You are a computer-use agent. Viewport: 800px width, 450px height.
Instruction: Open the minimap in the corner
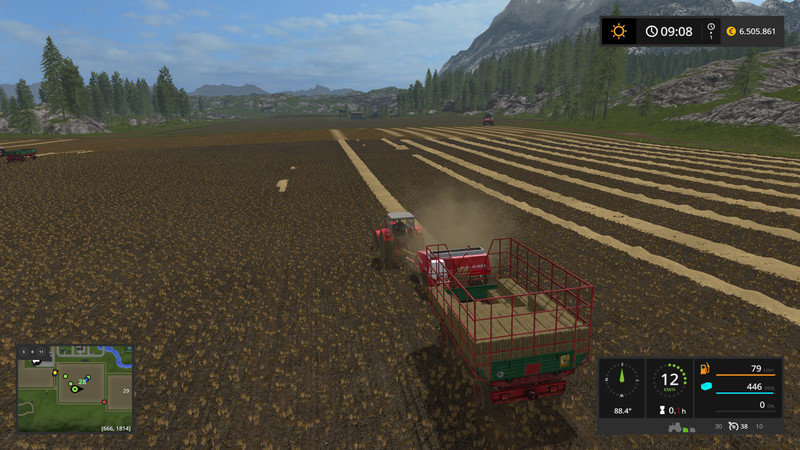point(74,388)
